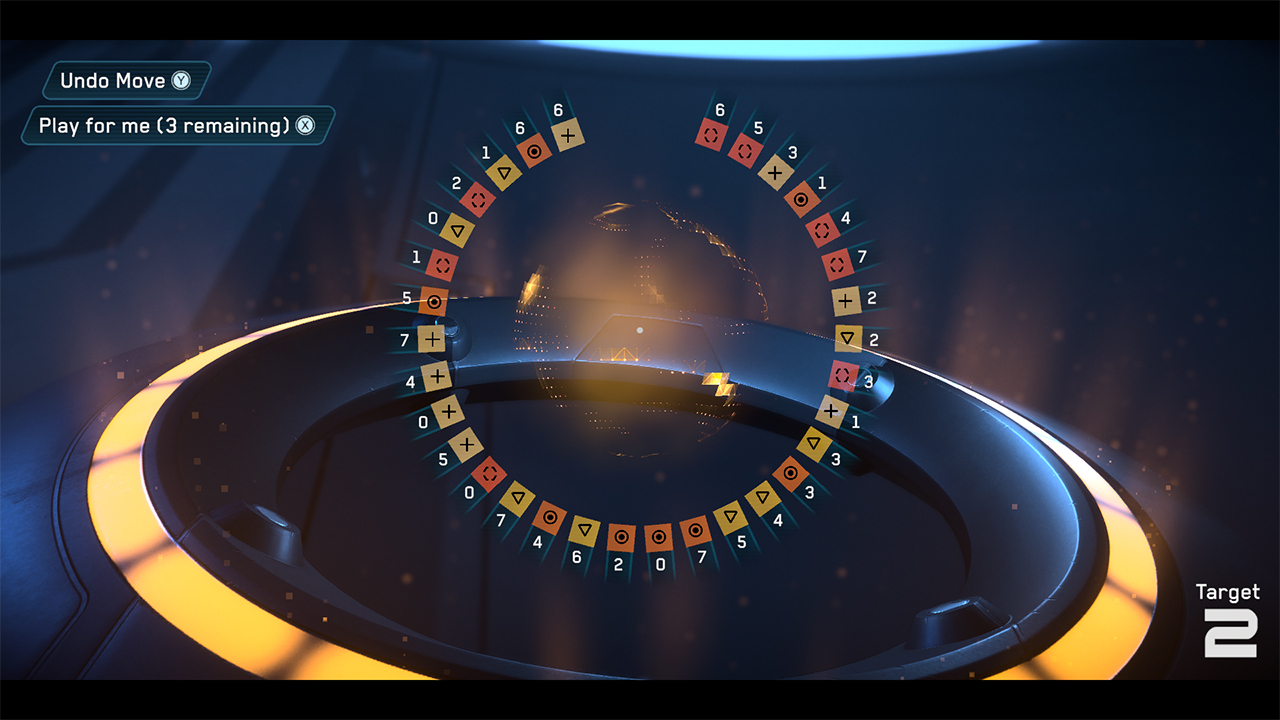Select the dashed-square tile numbered 7 on the right
Image resolution: width=1280 pixels, height=720 pixels.
coord(837,266)
